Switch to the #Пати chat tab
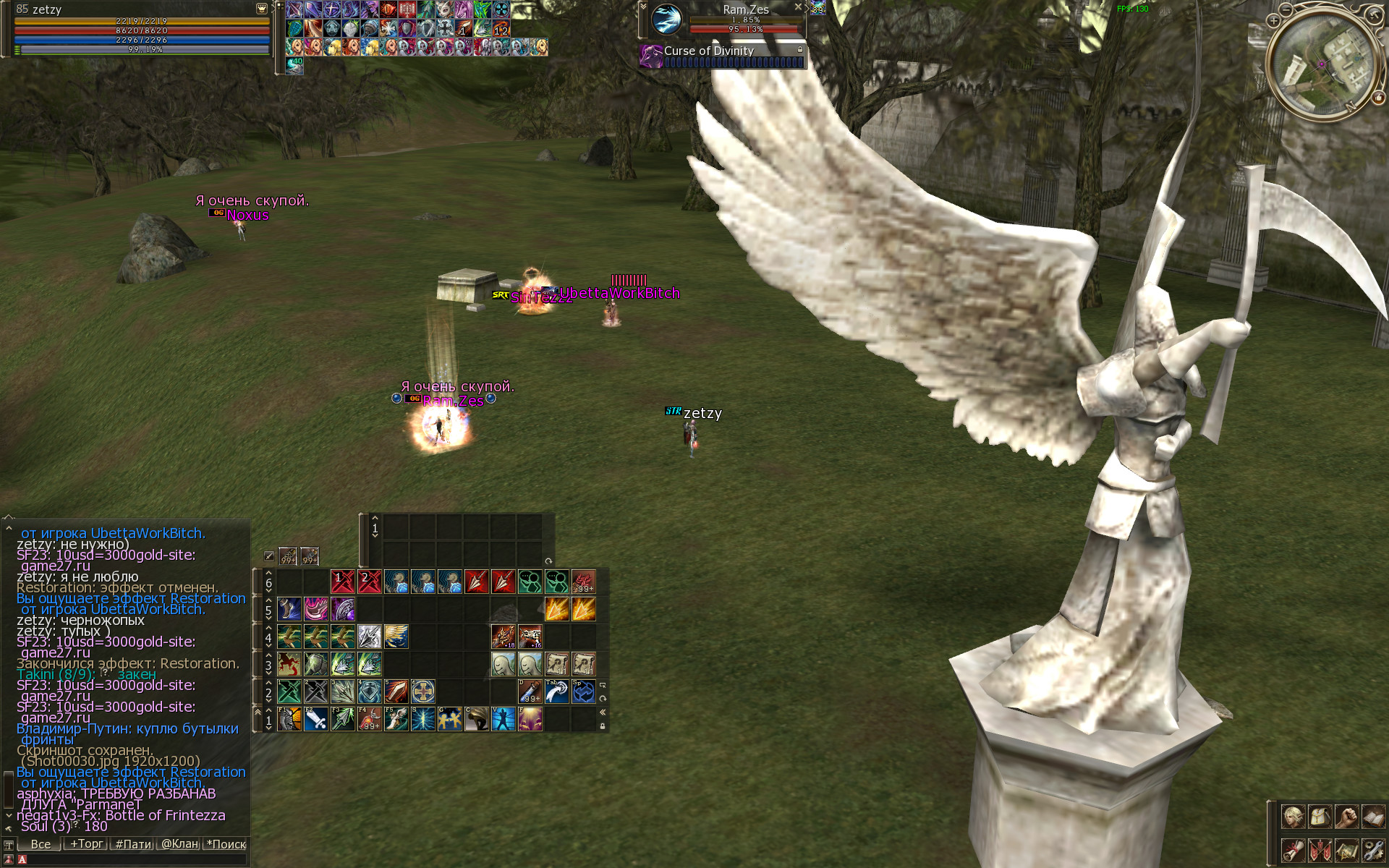Image resolution: width=1389 pixels, height=868 pixels. (x=133, y=844)
